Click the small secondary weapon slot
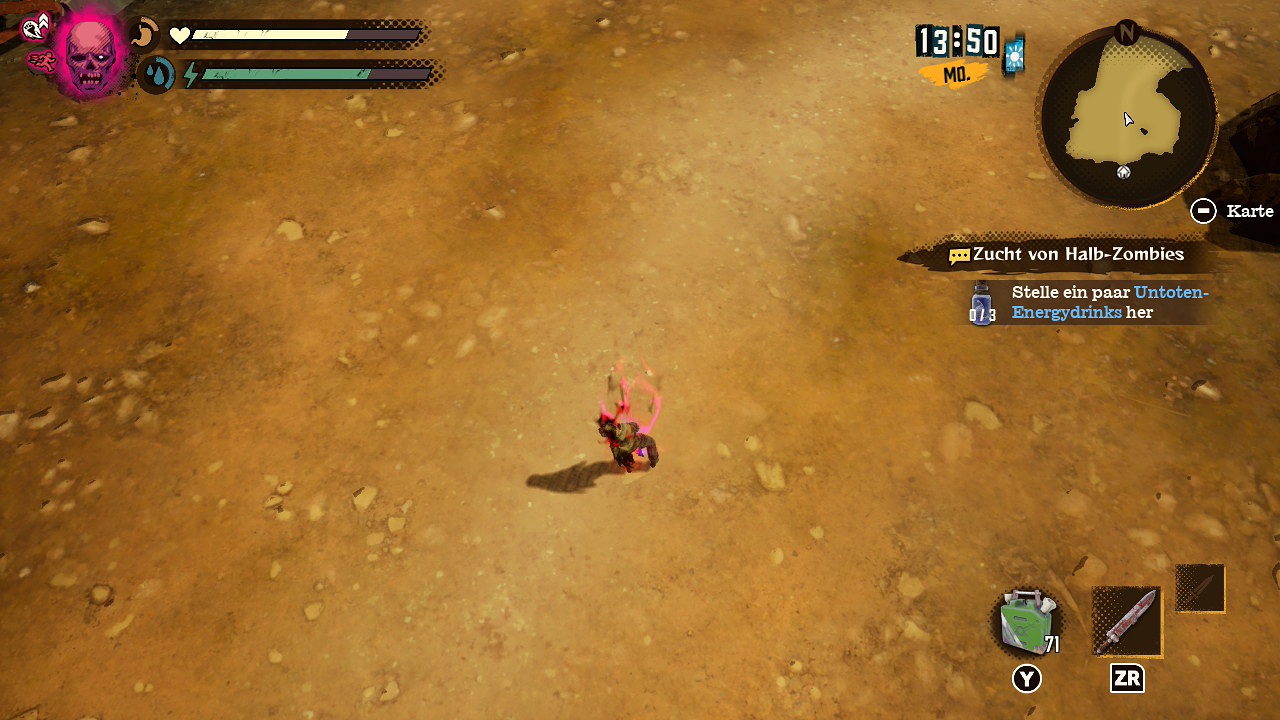 tap(1199, 588)
